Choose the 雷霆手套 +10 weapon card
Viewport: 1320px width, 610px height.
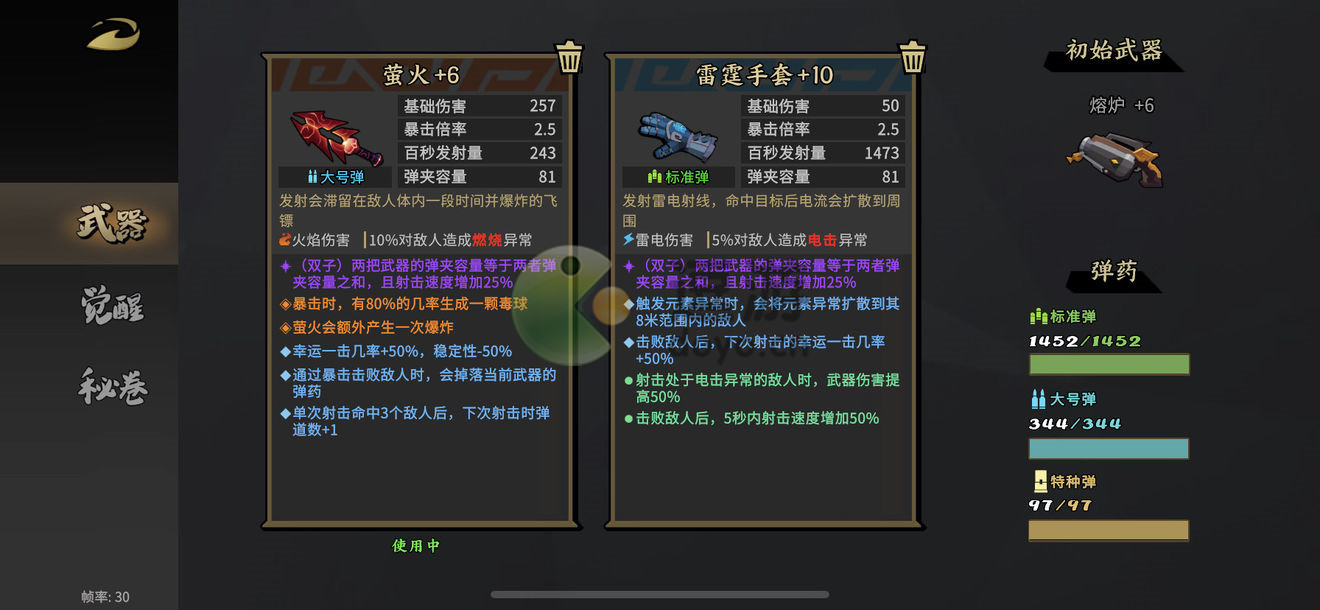(764, 290)
